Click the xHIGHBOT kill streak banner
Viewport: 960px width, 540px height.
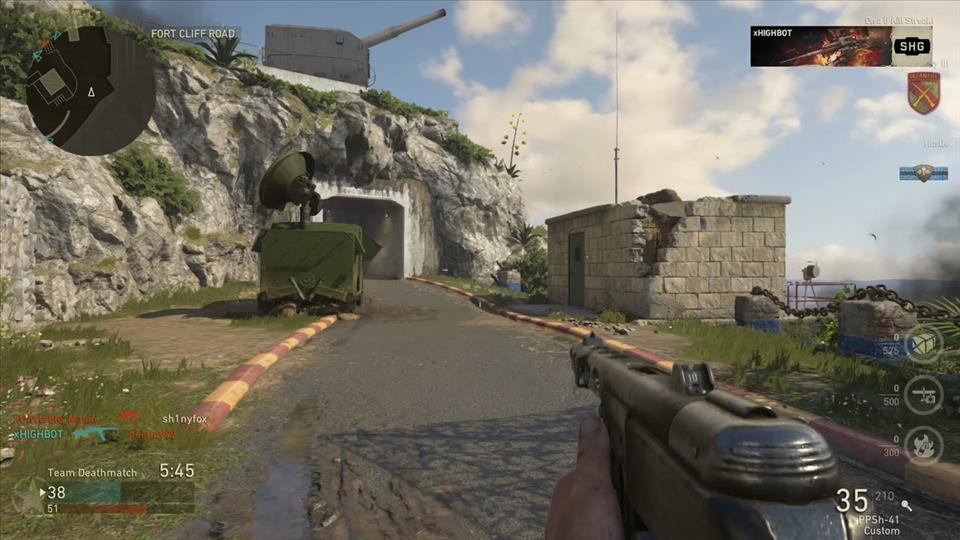click(x=841, y=46)
